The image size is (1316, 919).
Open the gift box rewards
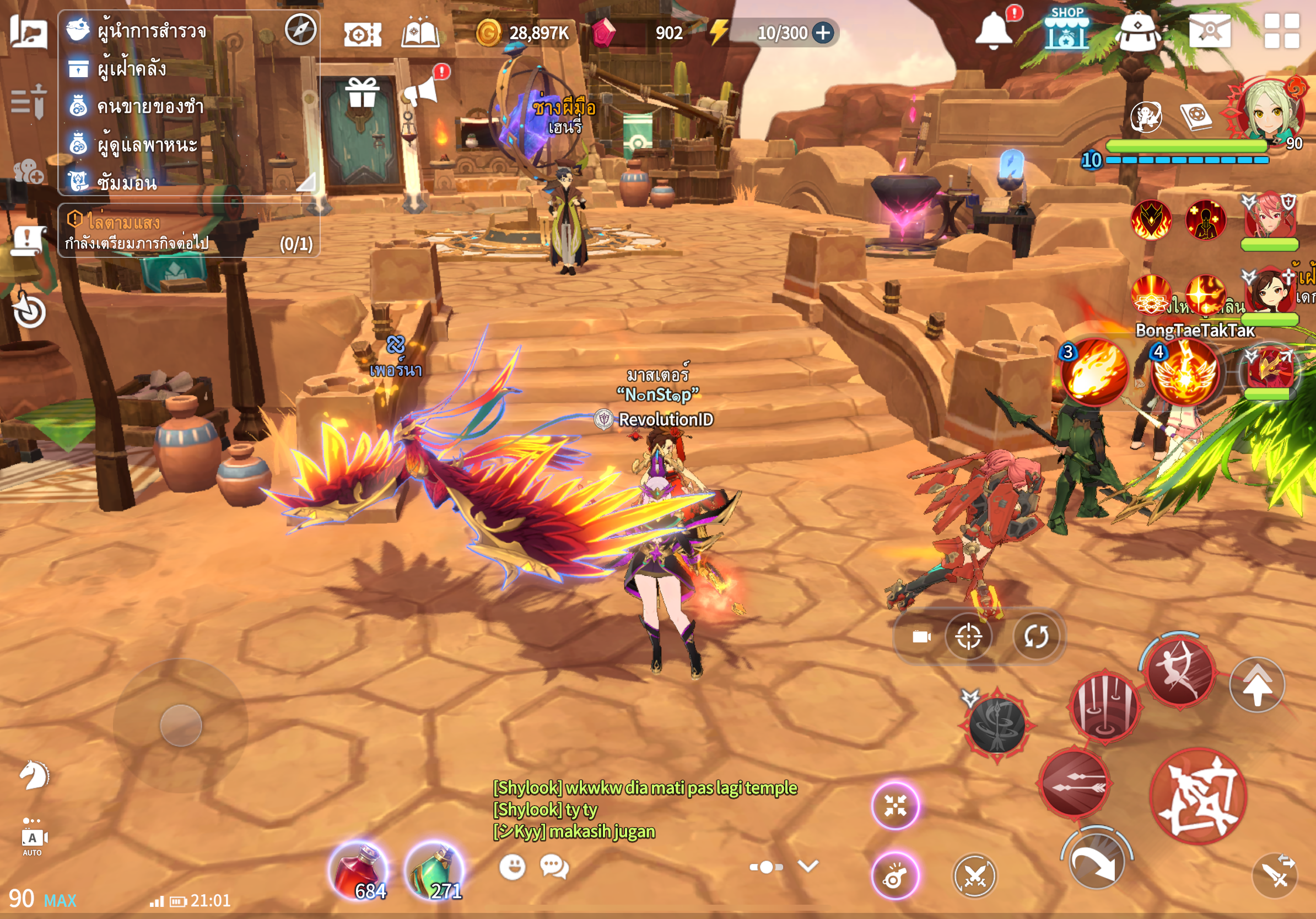pyautogui.click(x=362, y=93)
